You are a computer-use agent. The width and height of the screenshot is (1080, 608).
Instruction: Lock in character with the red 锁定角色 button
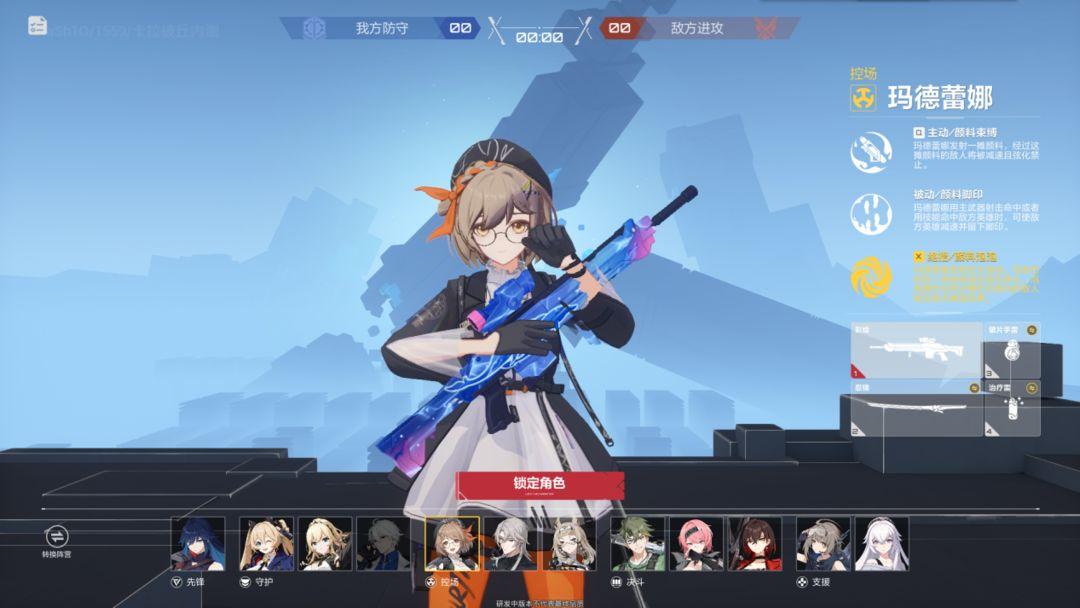tap(540, 484)
